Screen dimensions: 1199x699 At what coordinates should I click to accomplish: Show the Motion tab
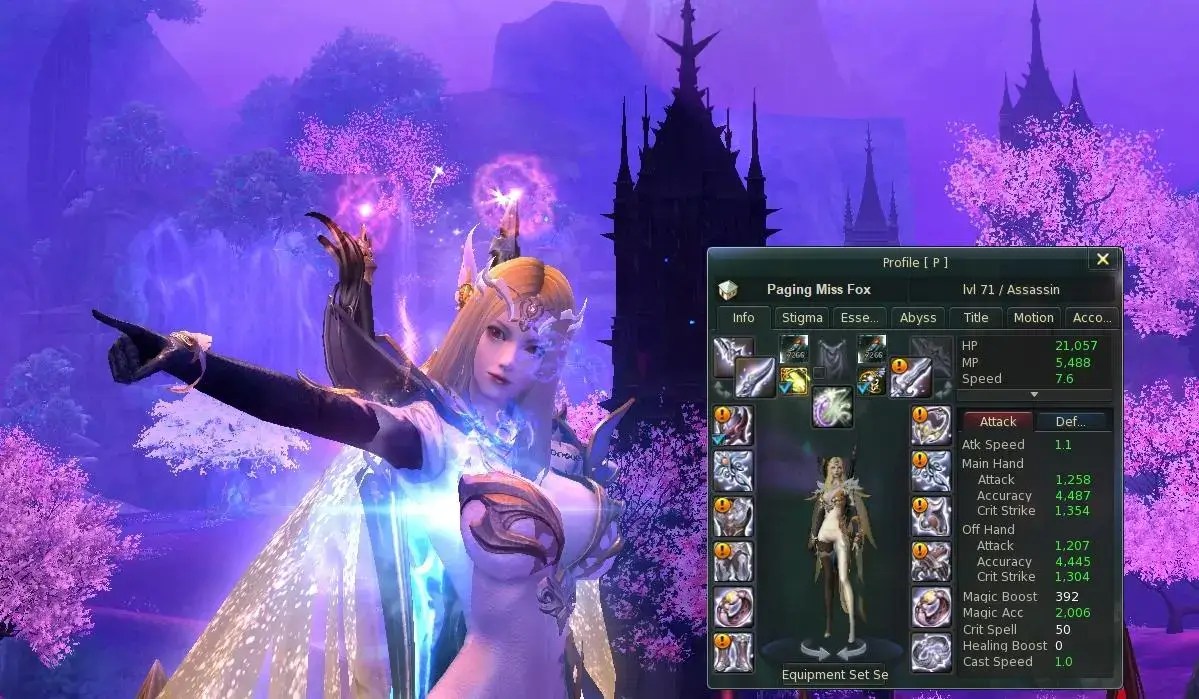pos(1033,318)
